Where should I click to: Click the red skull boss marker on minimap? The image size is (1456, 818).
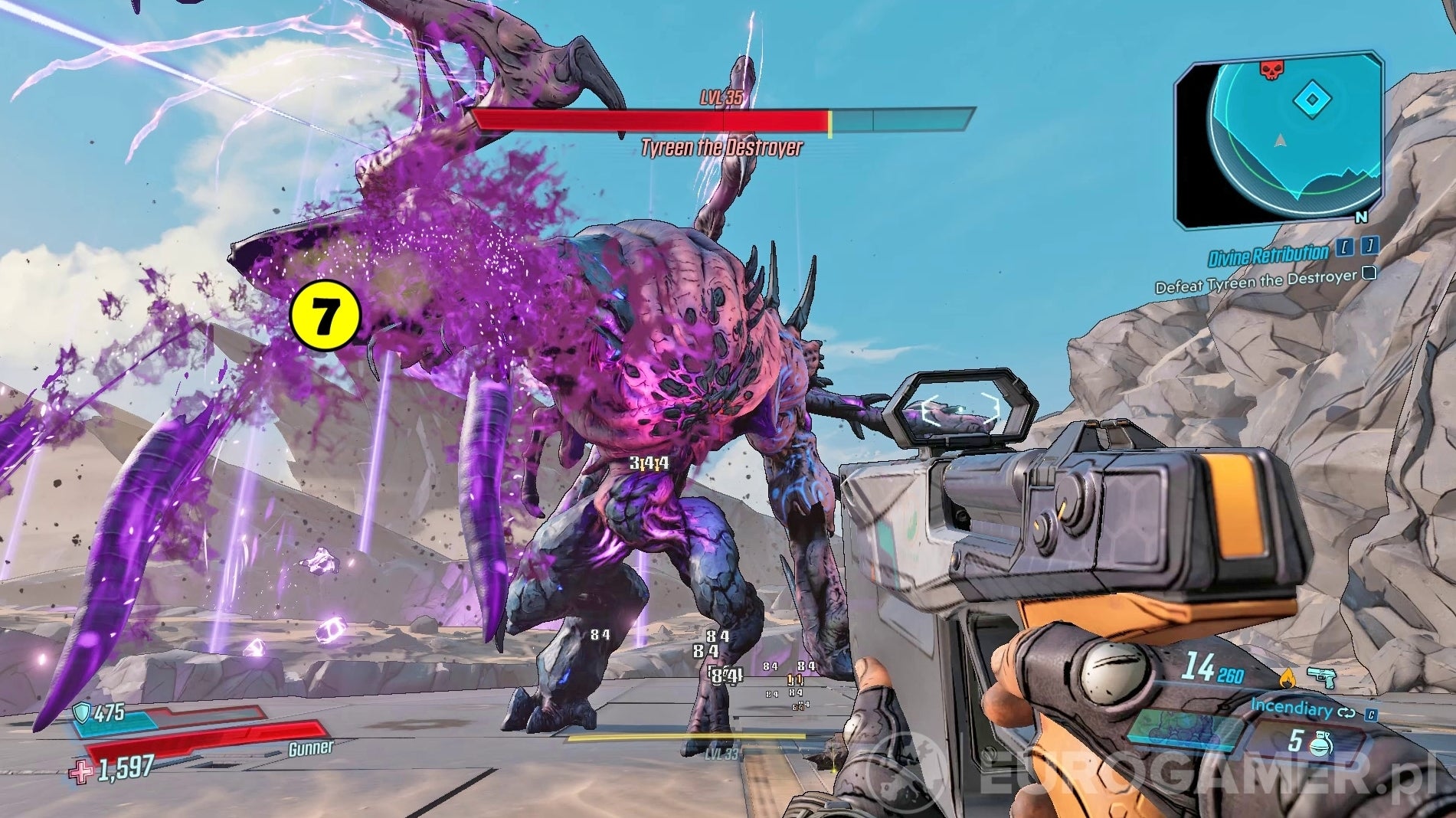tap(1271, 69)
